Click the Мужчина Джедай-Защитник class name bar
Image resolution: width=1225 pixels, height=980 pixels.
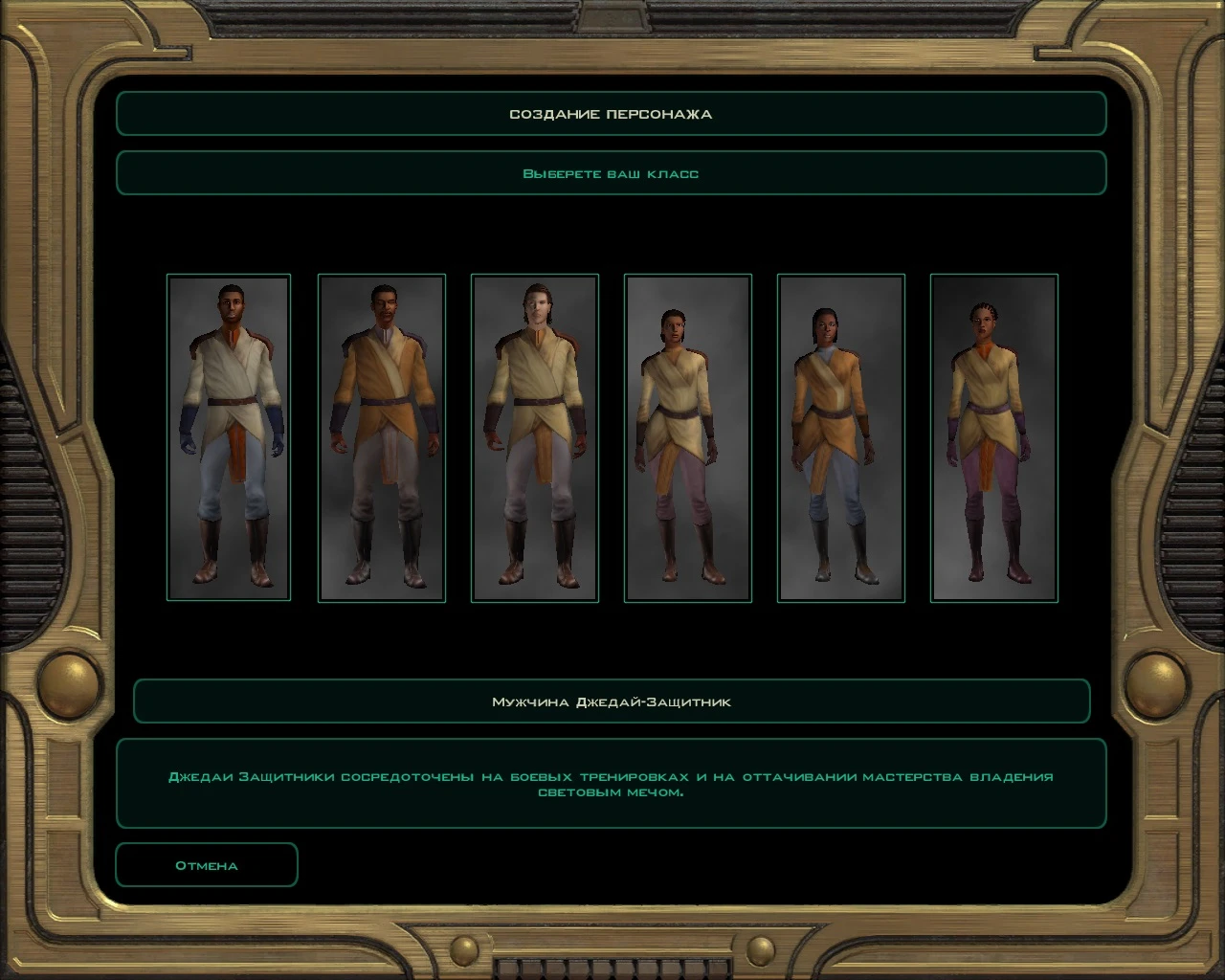(612, 701)
